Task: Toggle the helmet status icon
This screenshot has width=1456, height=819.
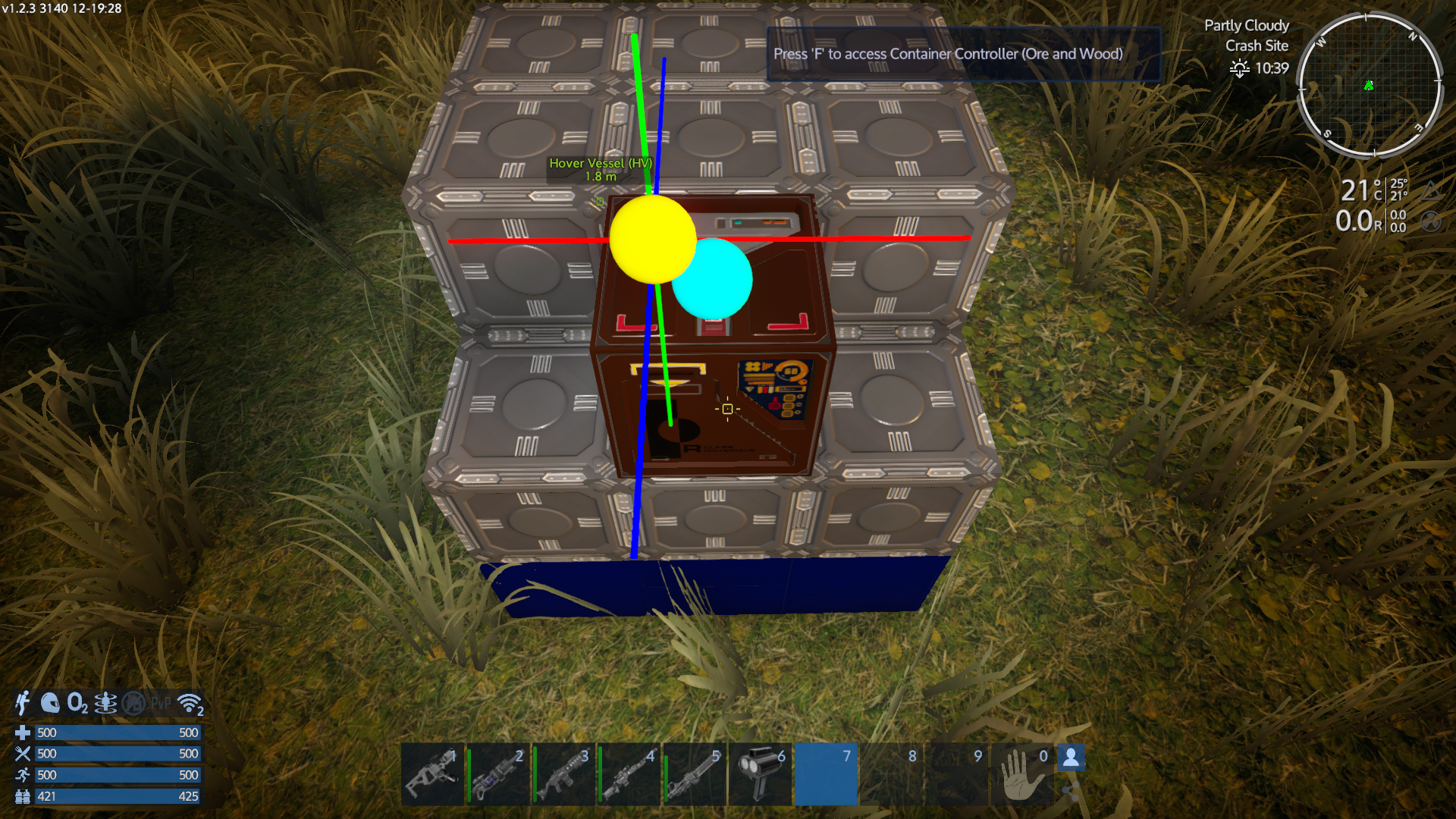Action: [50, 703]
